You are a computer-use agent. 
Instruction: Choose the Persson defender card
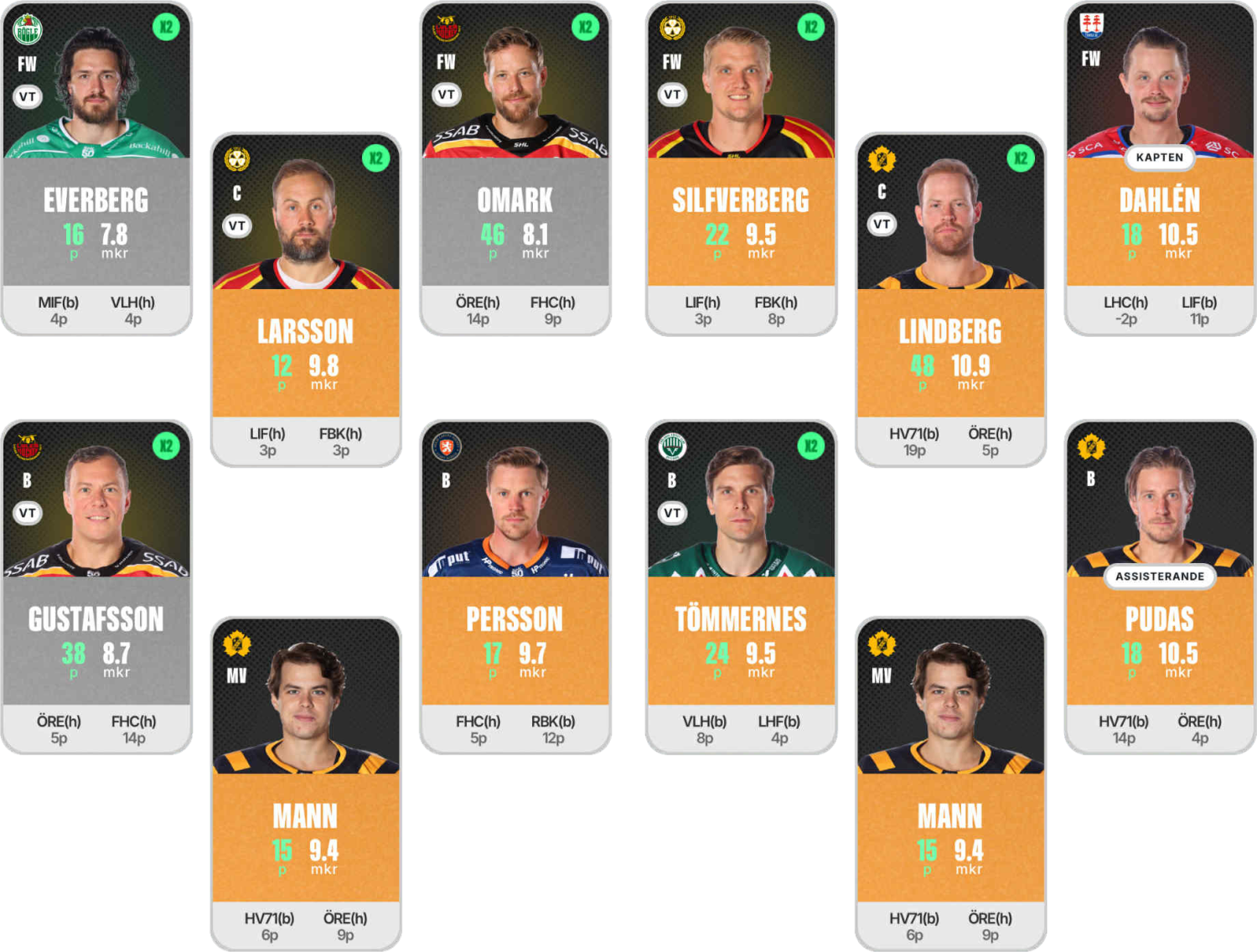click(515, 620)
